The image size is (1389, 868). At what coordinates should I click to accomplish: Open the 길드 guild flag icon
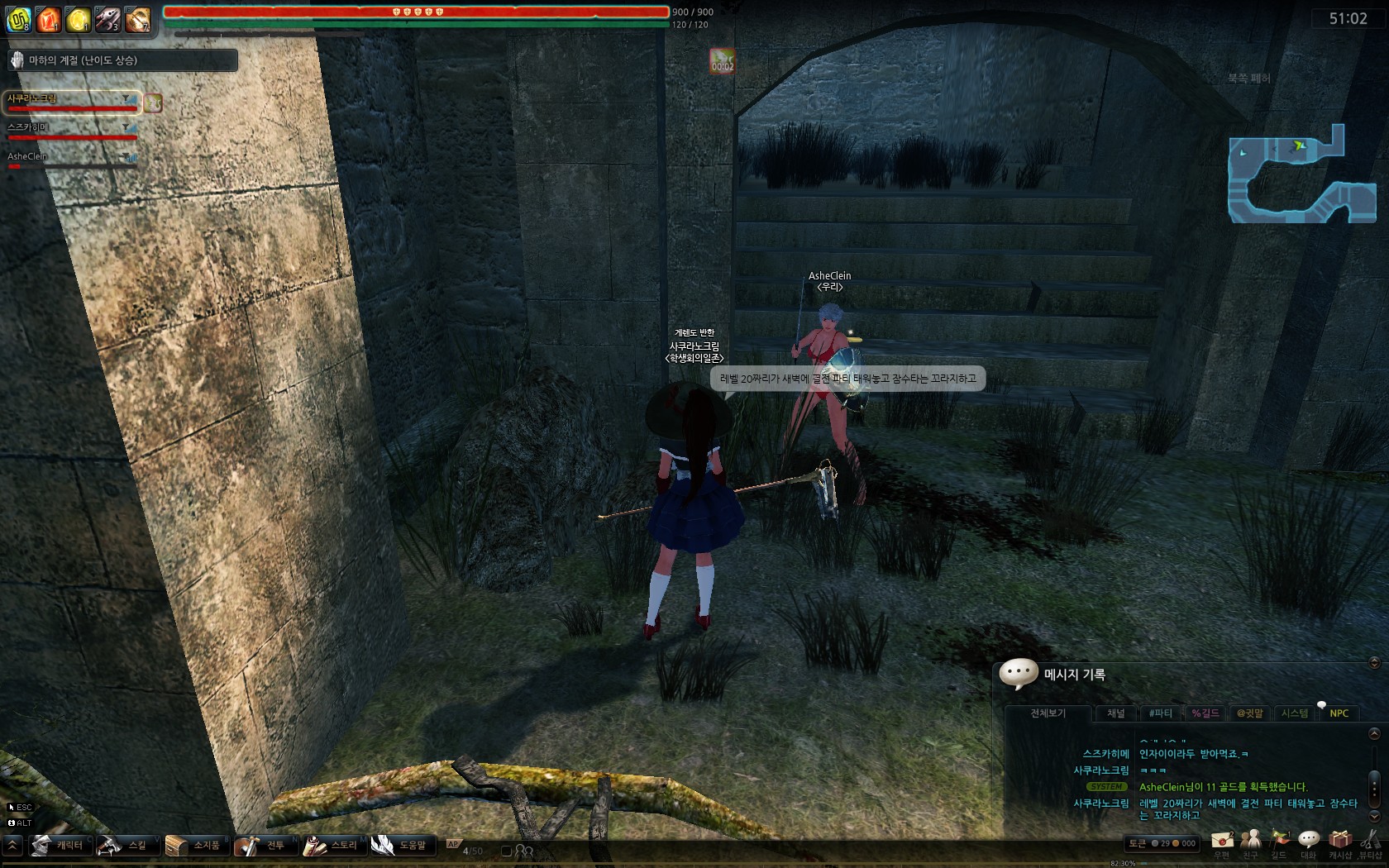(1279, 842)
